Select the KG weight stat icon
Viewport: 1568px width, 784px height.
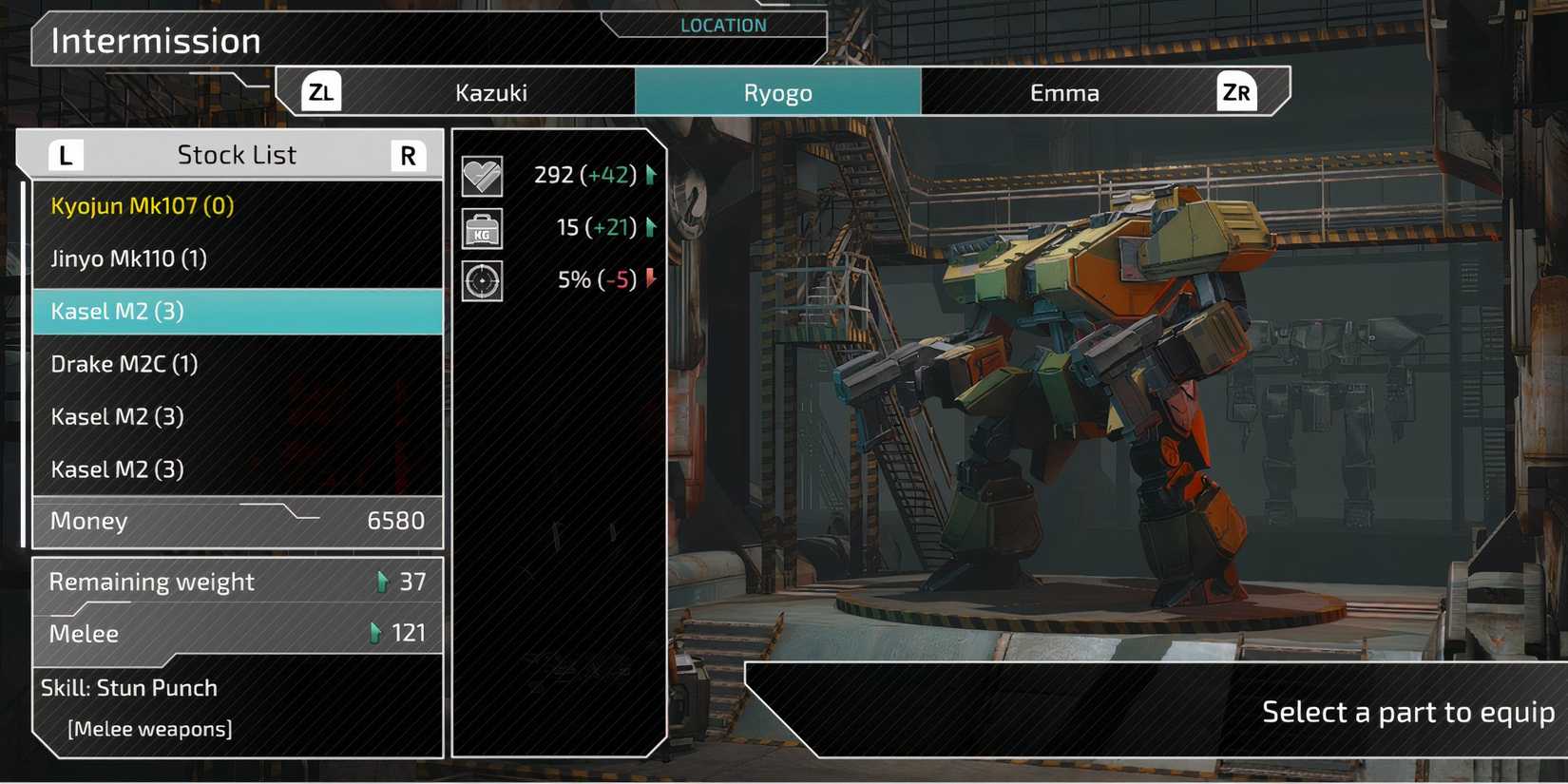coord(482,228)
